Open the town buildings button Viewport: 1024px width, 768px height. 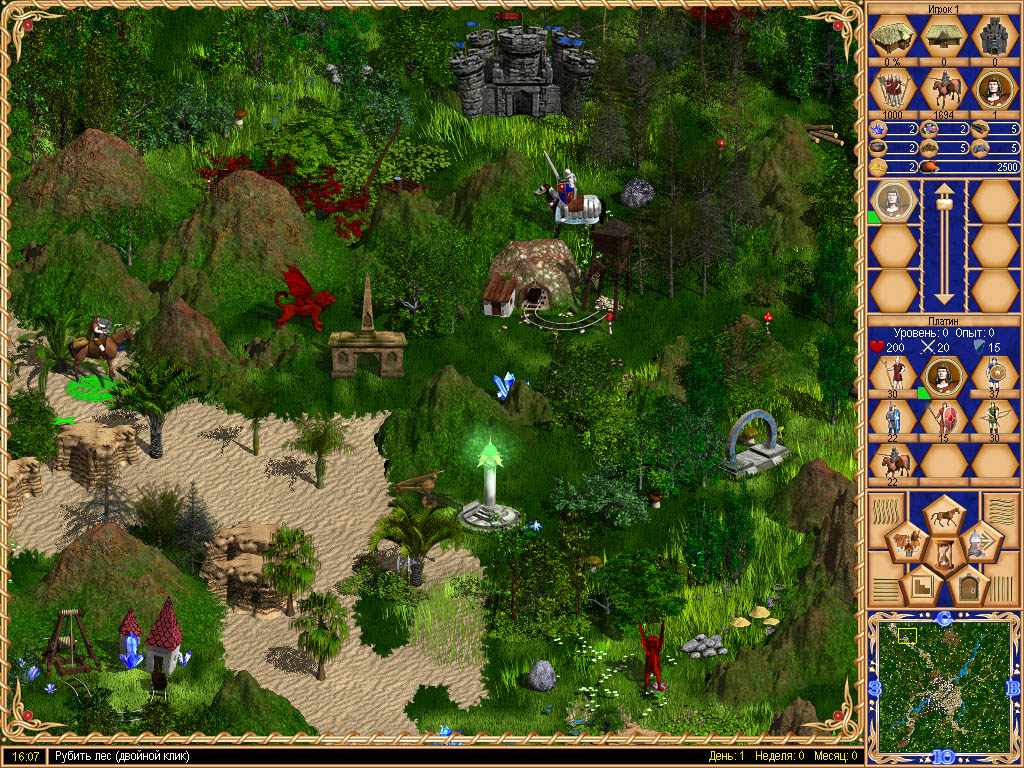point(908,544)
